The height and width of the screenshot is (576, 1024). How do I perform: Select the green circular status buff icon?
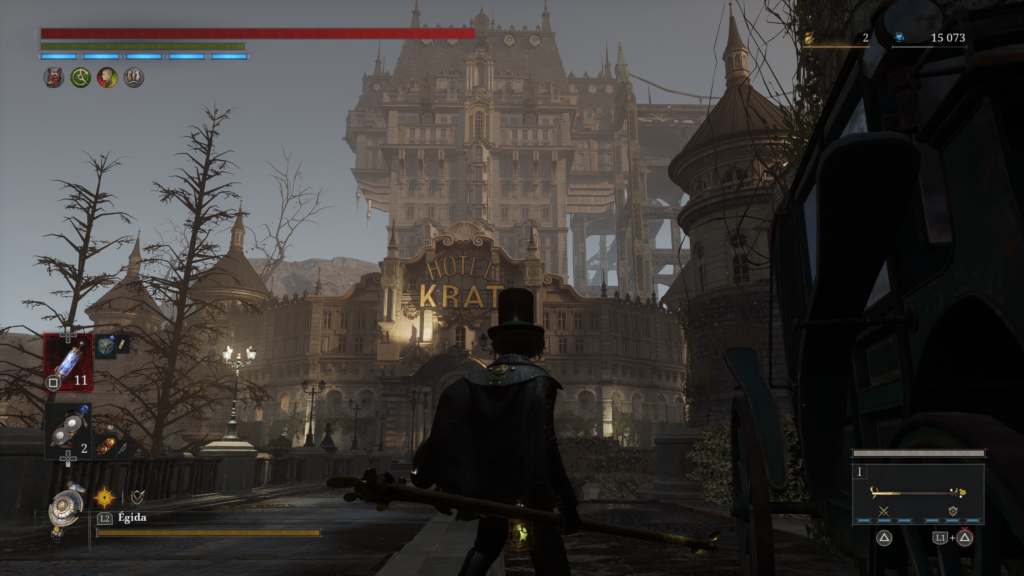81,77
